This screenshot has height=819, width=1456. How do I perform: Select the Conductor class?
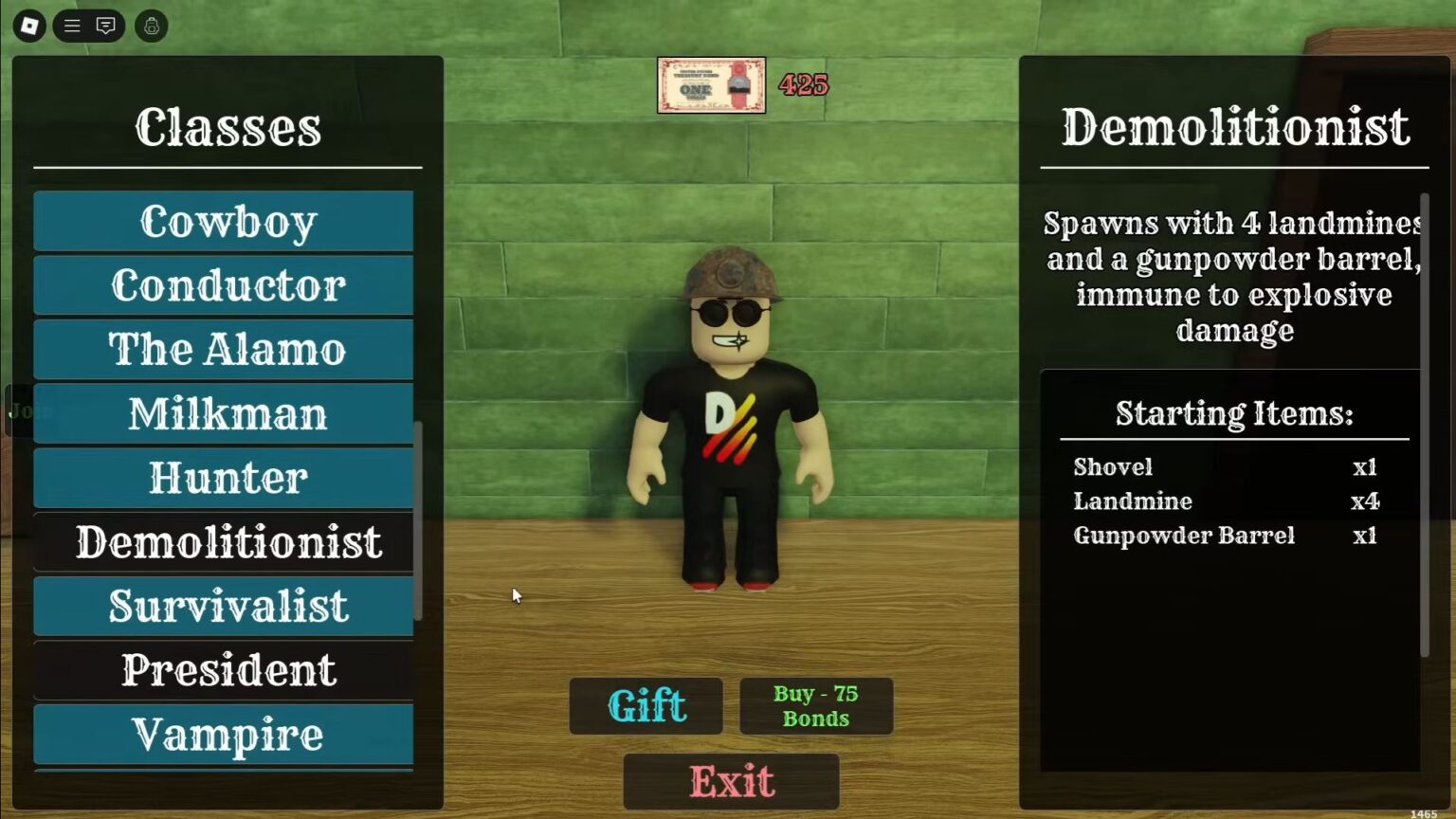coord(224,285)
